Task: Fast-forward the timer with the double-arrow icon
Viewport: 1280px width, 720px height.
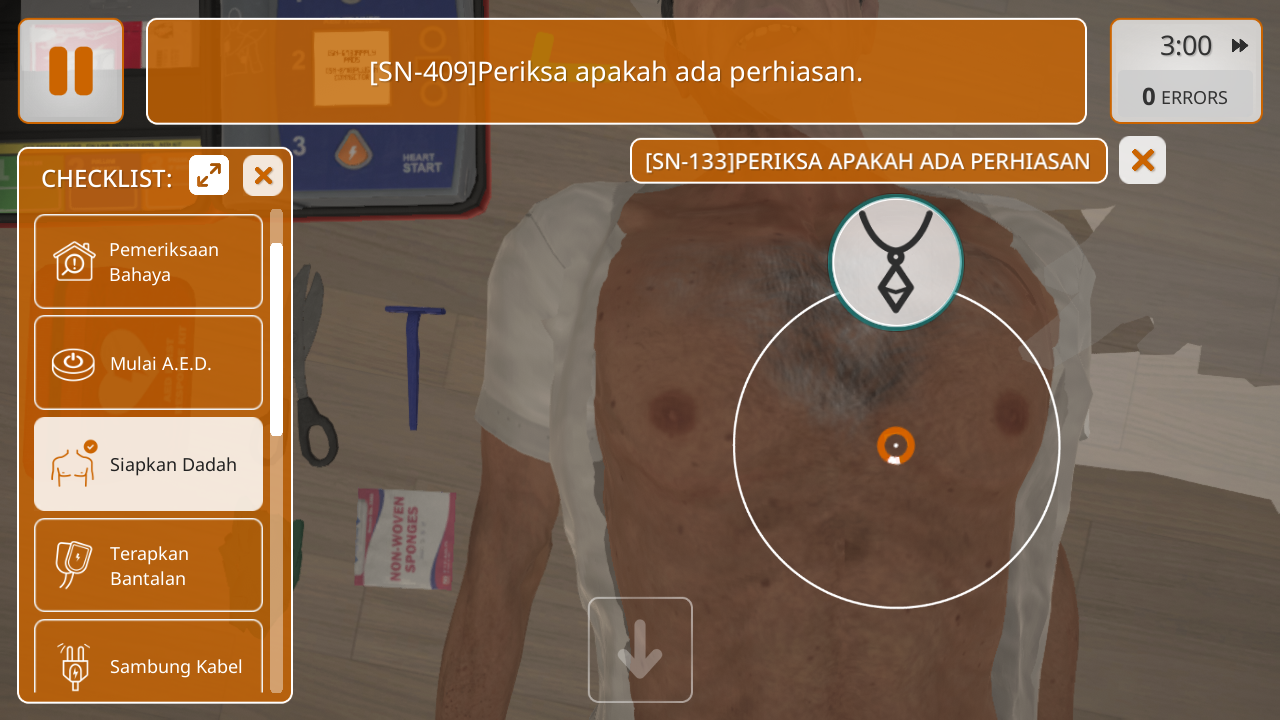Action: pos(1240,46)
